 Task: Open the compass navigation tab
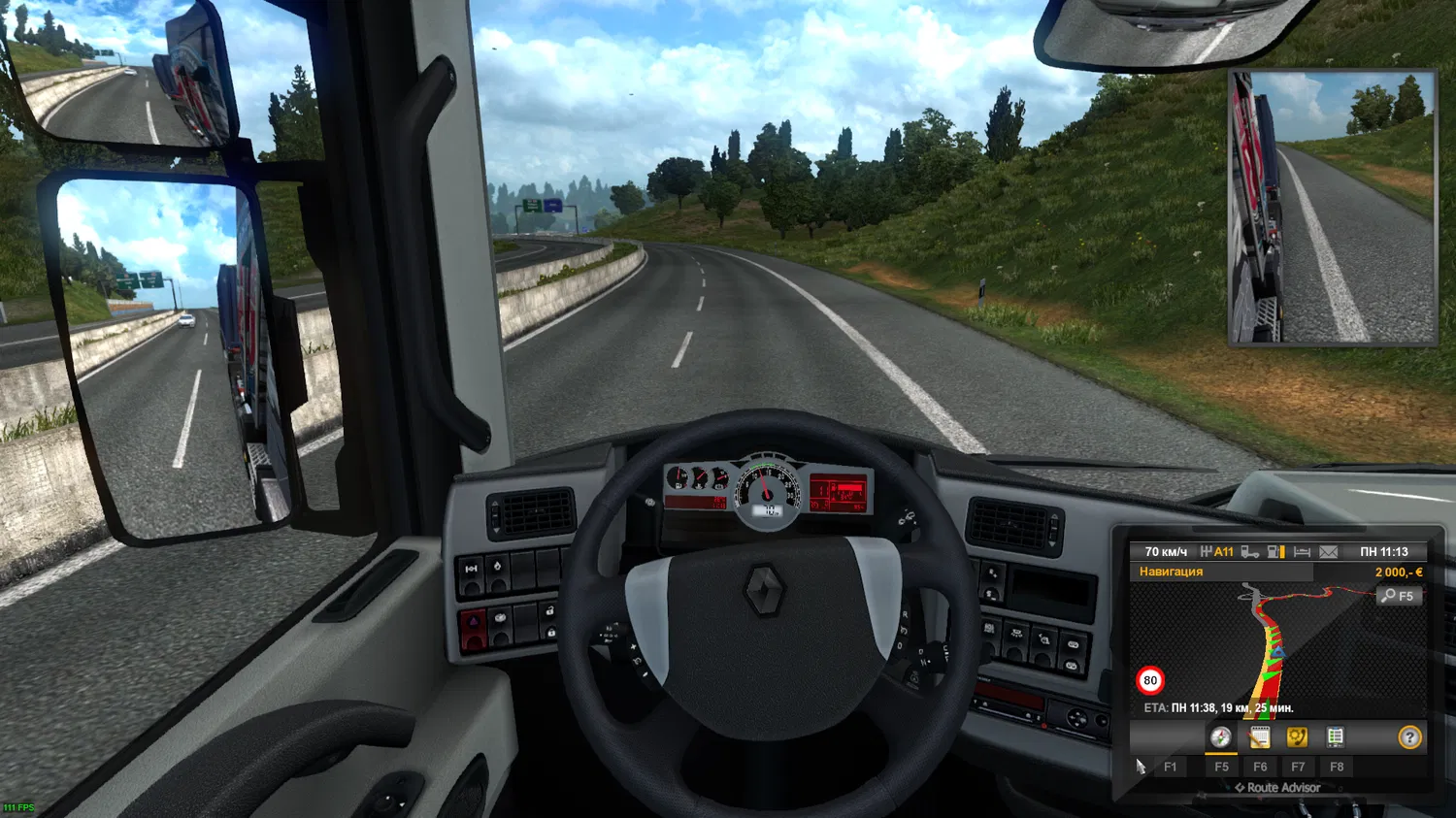pos(1220,737)
